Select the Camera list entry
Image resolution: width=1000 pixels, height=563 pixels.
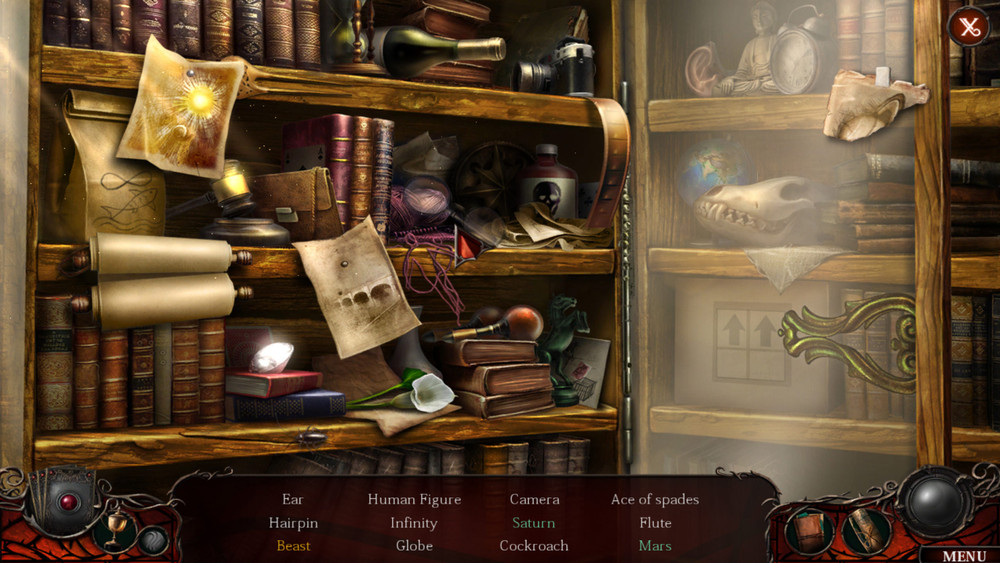(534, 499)
